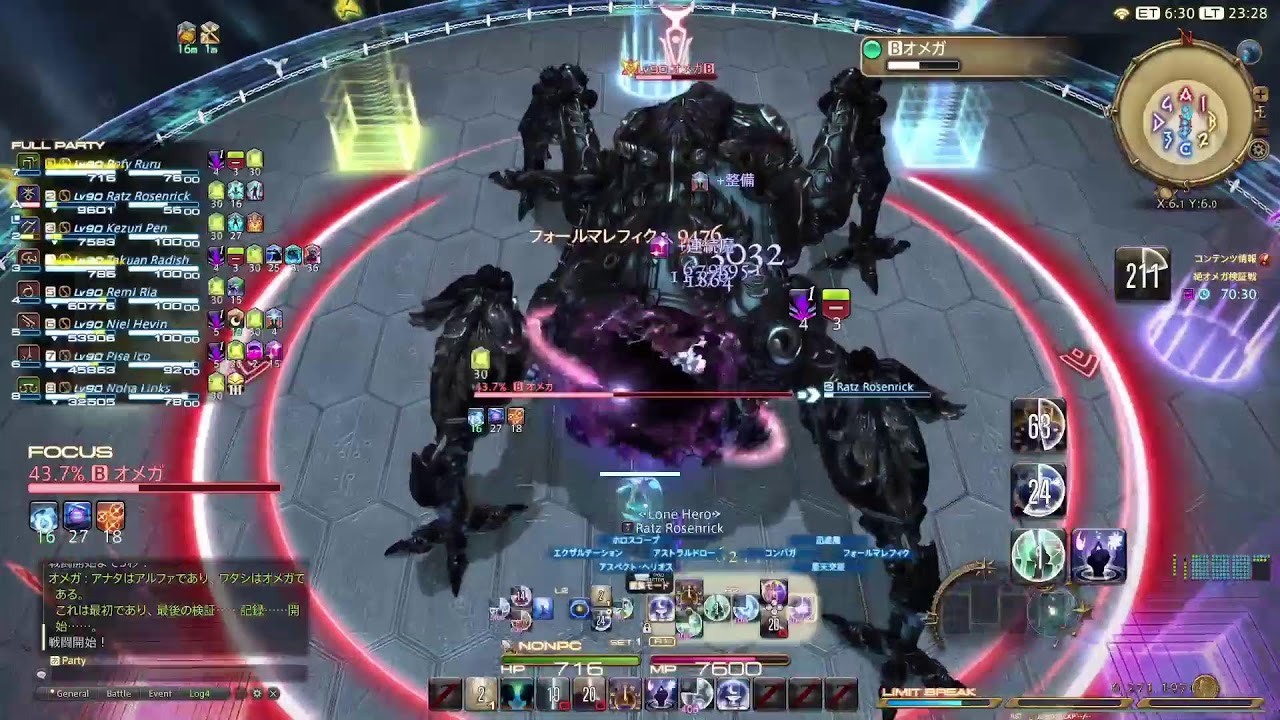Screen dimensions: 1280x720
Task: Activate the hotbar skill showing 19 cooldown
Action: (553, 693)
